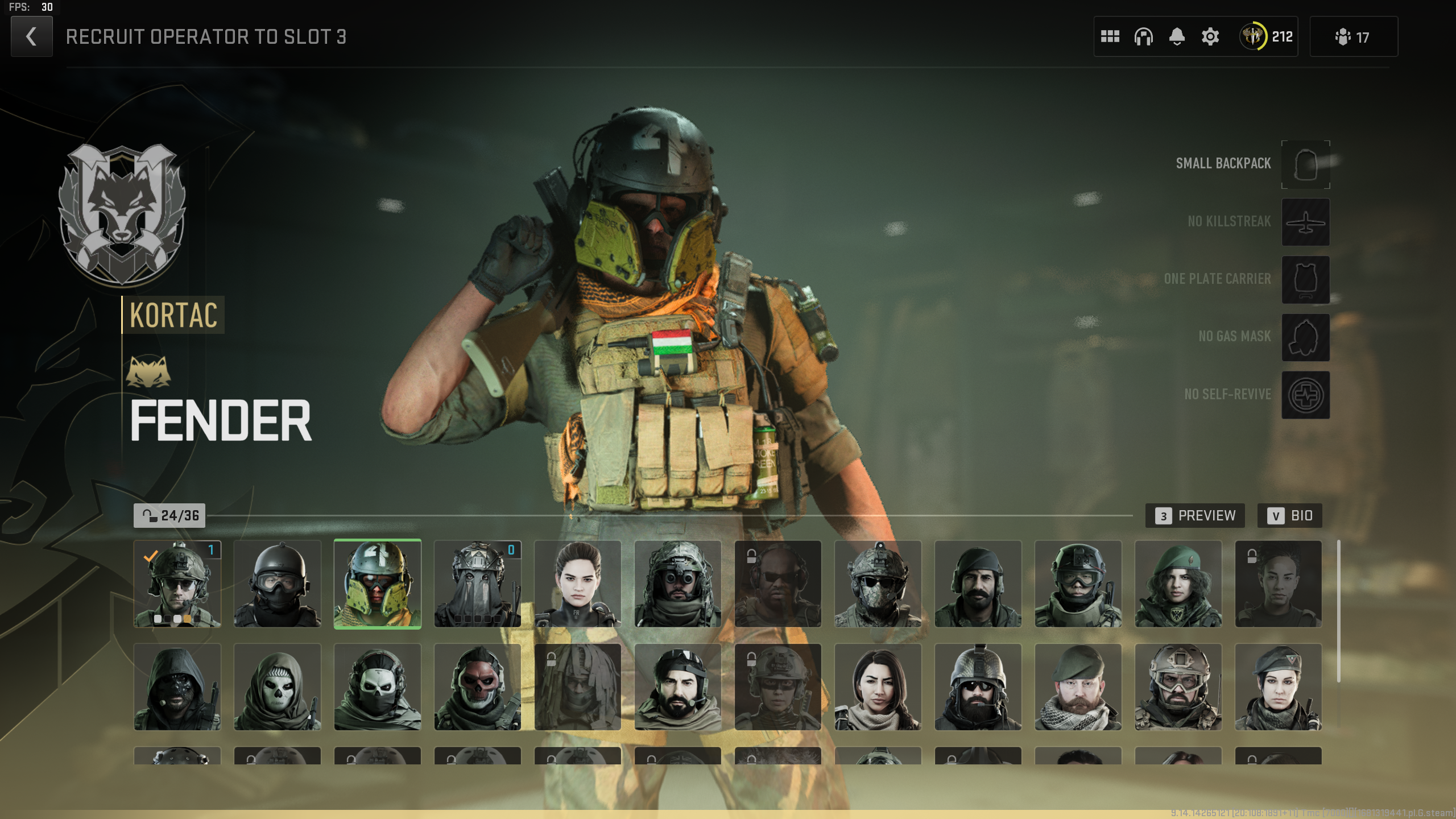The image size is (1456, 819).
Task: View the operator's Bio
Action: pyautogui.click(x=1289, y=516)
